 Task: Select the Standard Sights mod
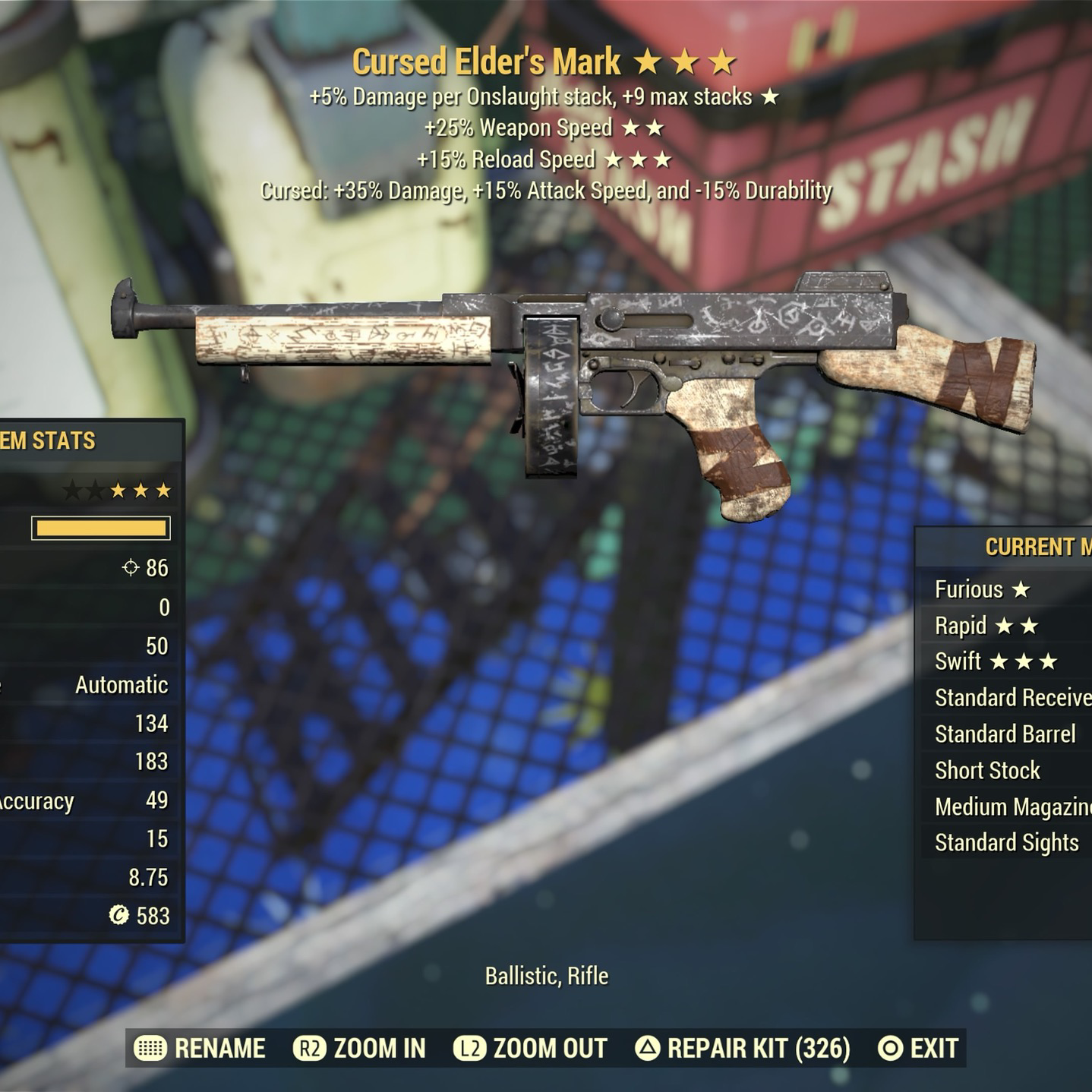pyautogui.click(x=1007, y=843)
